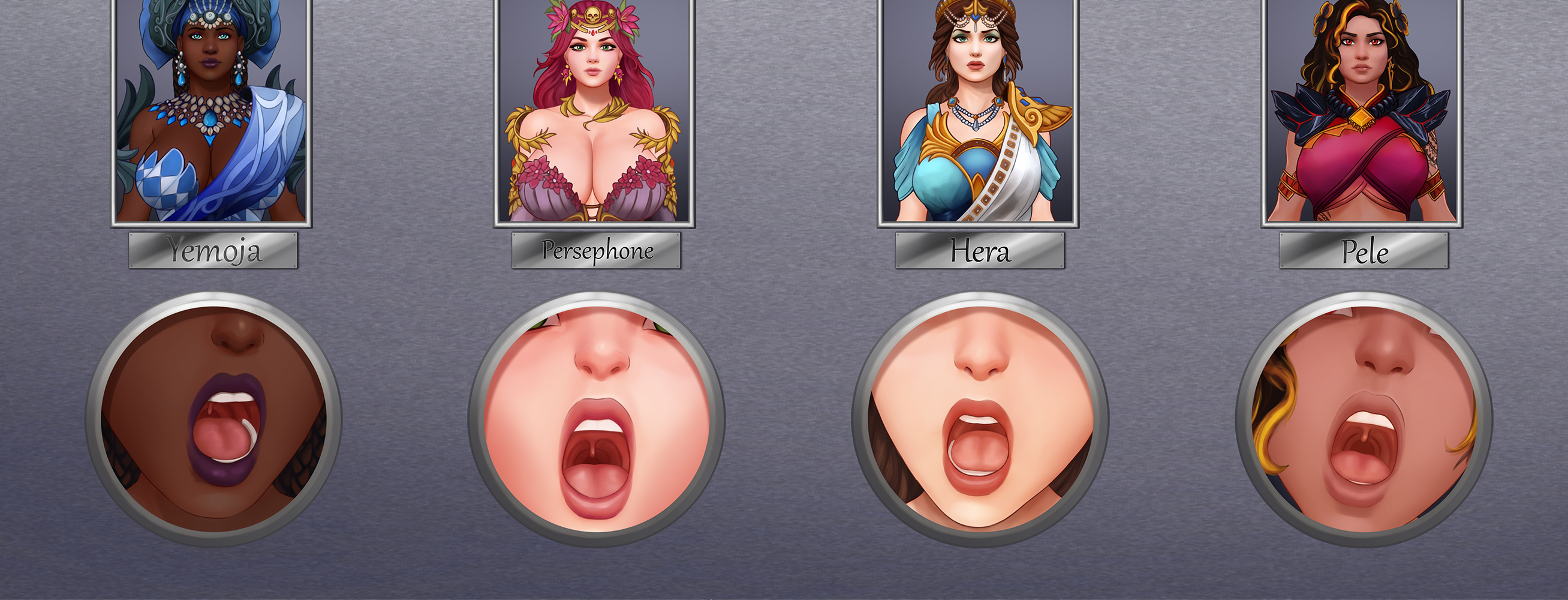Choose the Persephone character portrait
Screen dimensions: 1568x600
coord(595,113)
